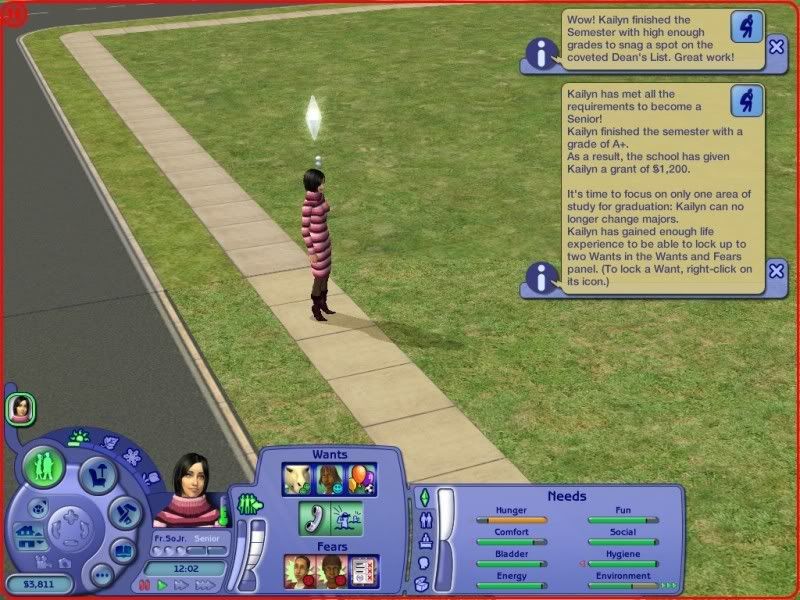Open the Personality panel head tab
Screen dimensions: 800x600
423,562
